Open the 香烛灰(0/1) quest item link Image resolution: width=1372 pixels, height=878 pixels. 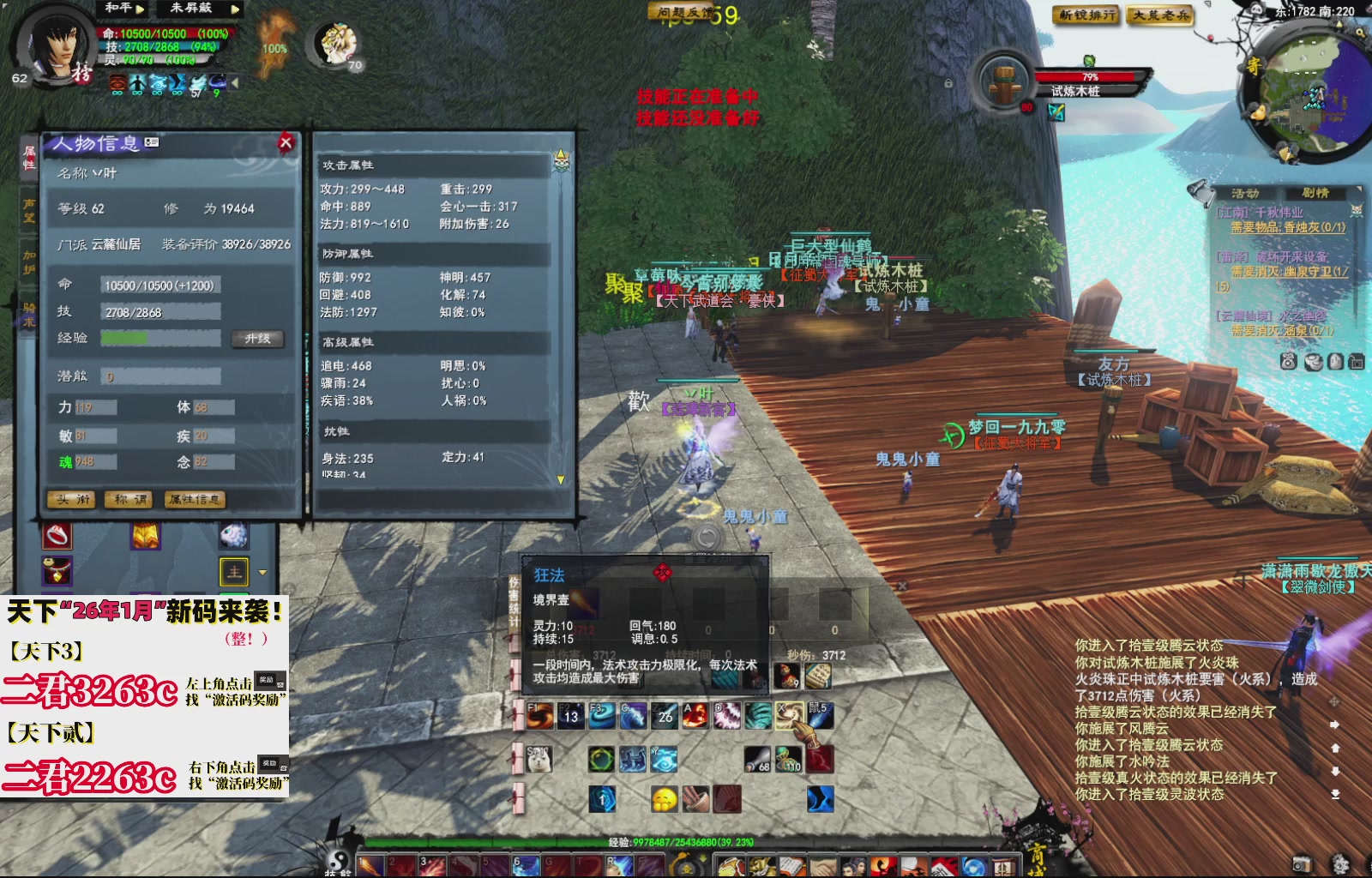tap(1312, 228)
